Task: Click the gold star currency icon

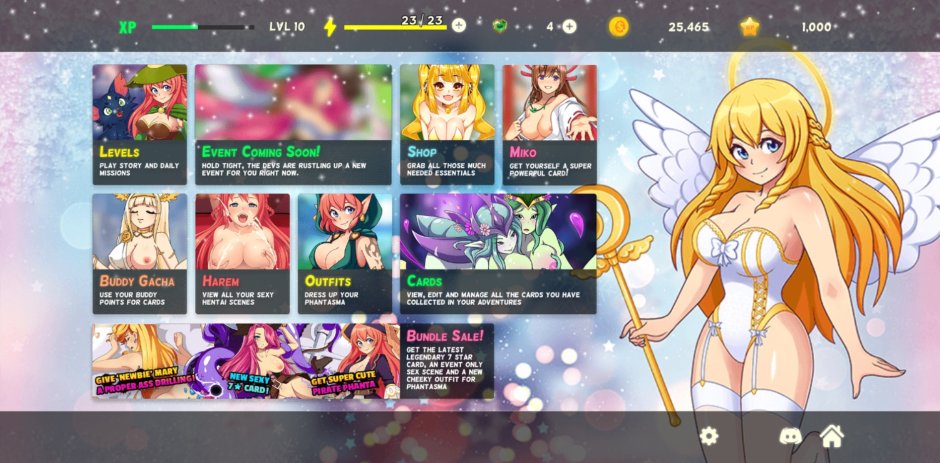Action: click(750, 27)
